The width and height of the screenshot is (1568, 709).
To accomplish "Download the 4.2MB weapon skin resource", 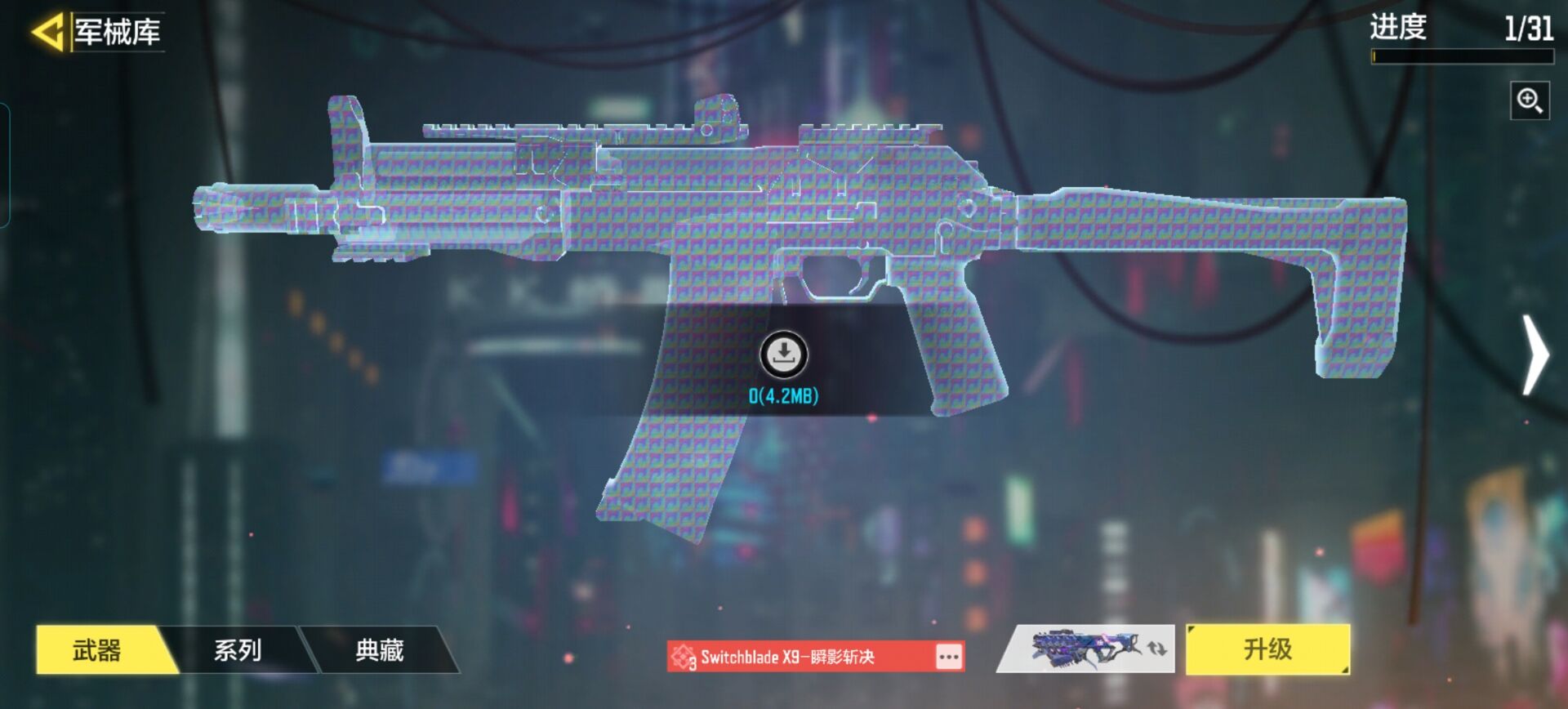I will 784,354.
